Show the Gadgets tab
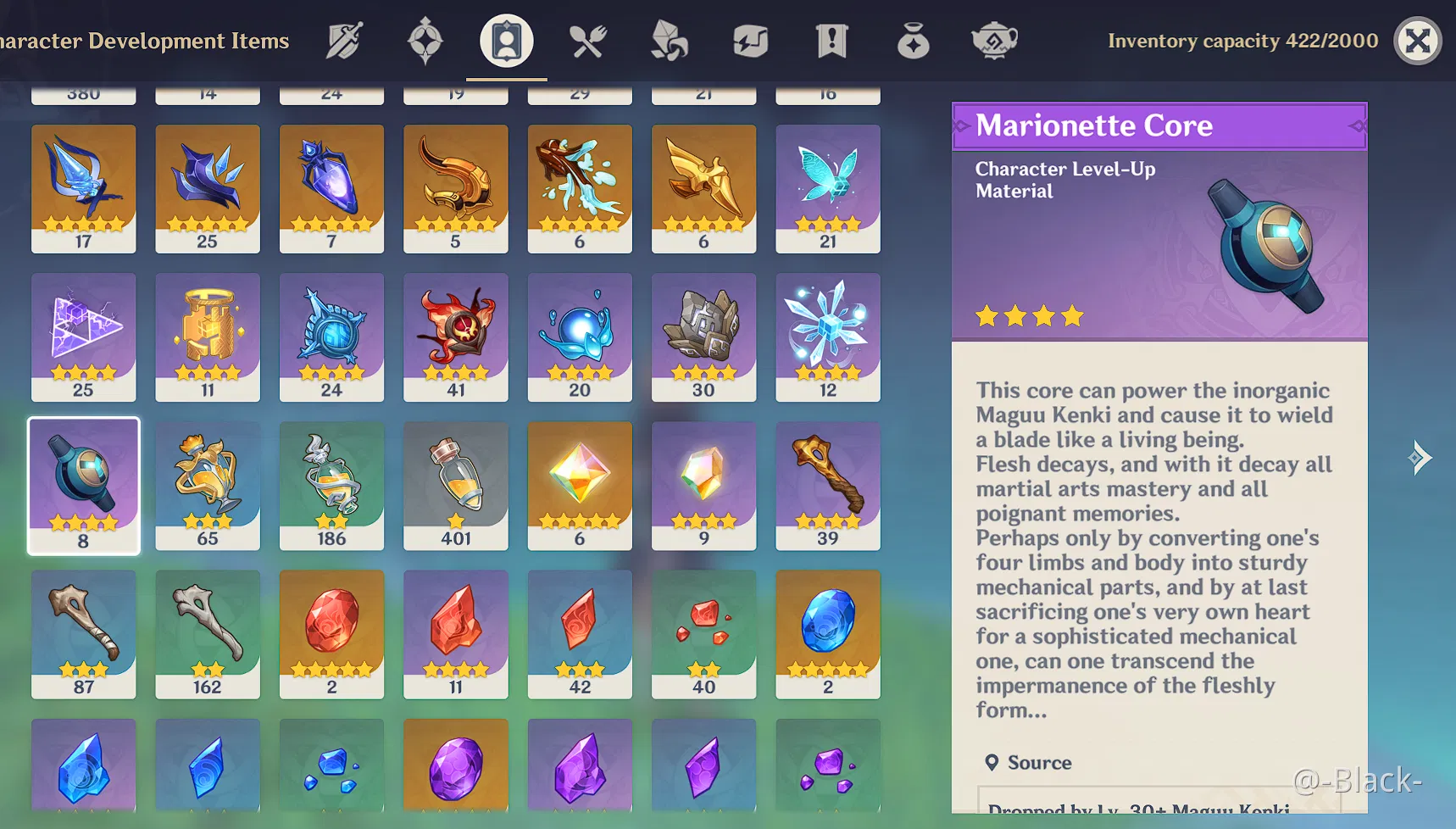Viewport: 1456px width, 829px height. 750,41
